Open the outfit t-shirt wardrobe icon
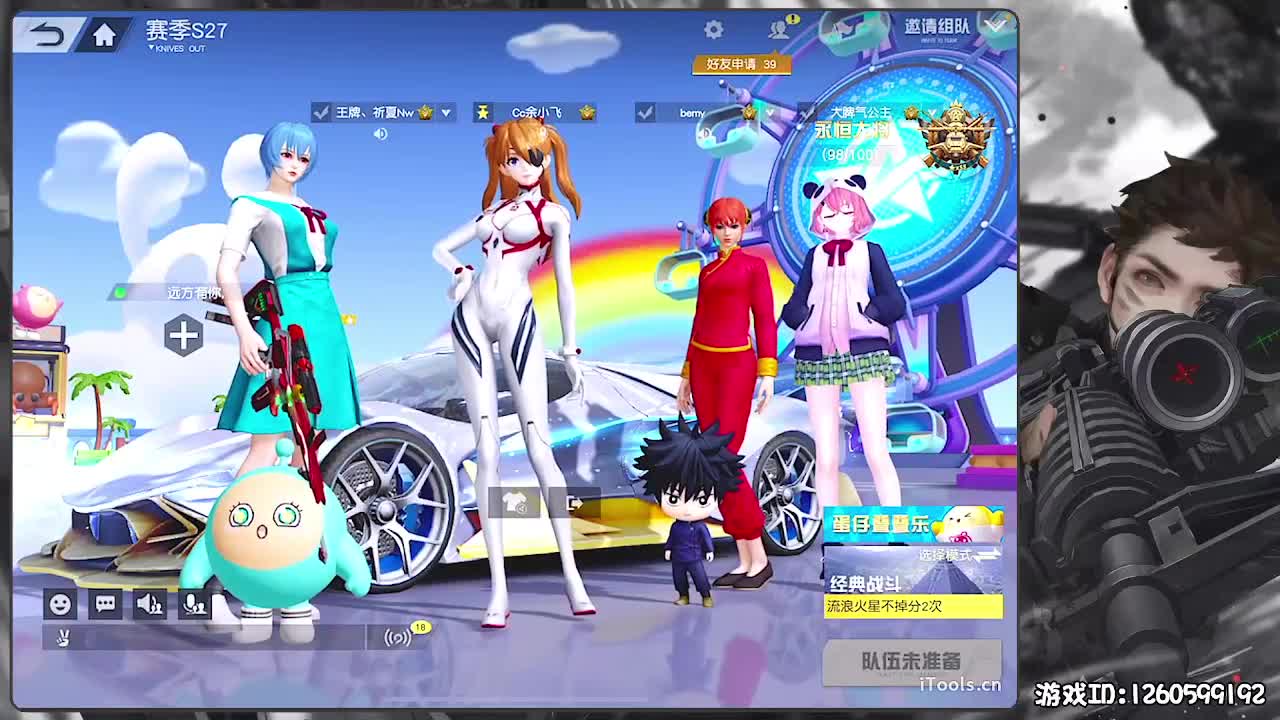The height and width of the screenshot is (720, 1280). click(514, 503)
